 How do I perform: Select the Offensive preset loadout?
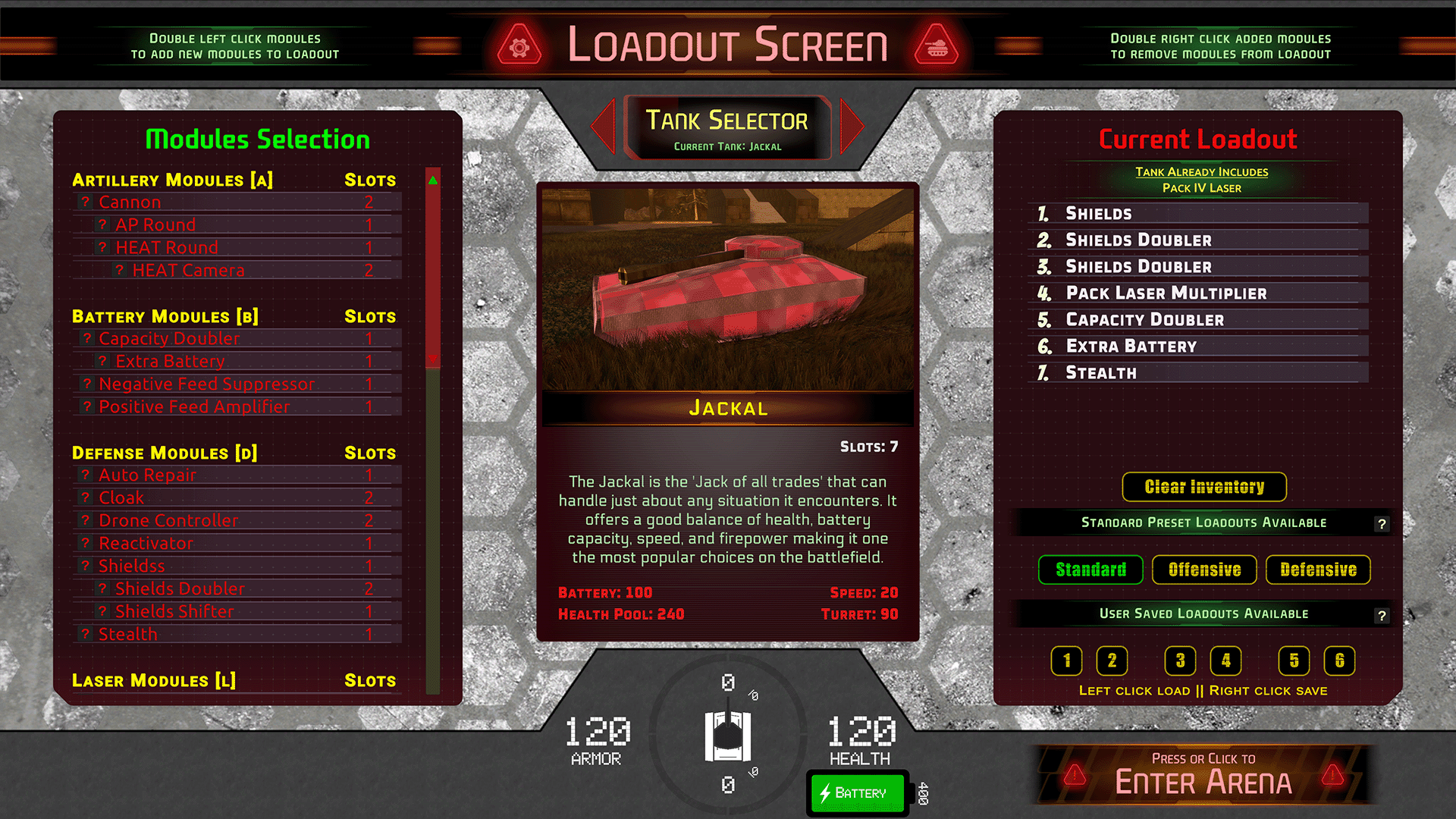[x=1204, y=570]
